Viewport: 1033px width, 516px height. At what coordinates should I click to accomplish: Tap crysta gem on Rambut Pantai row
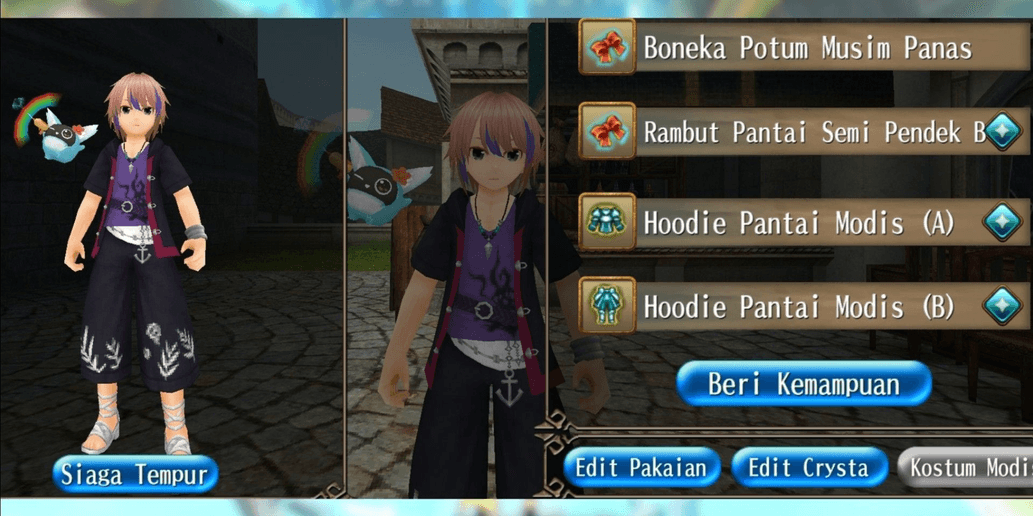point(1003,134)
